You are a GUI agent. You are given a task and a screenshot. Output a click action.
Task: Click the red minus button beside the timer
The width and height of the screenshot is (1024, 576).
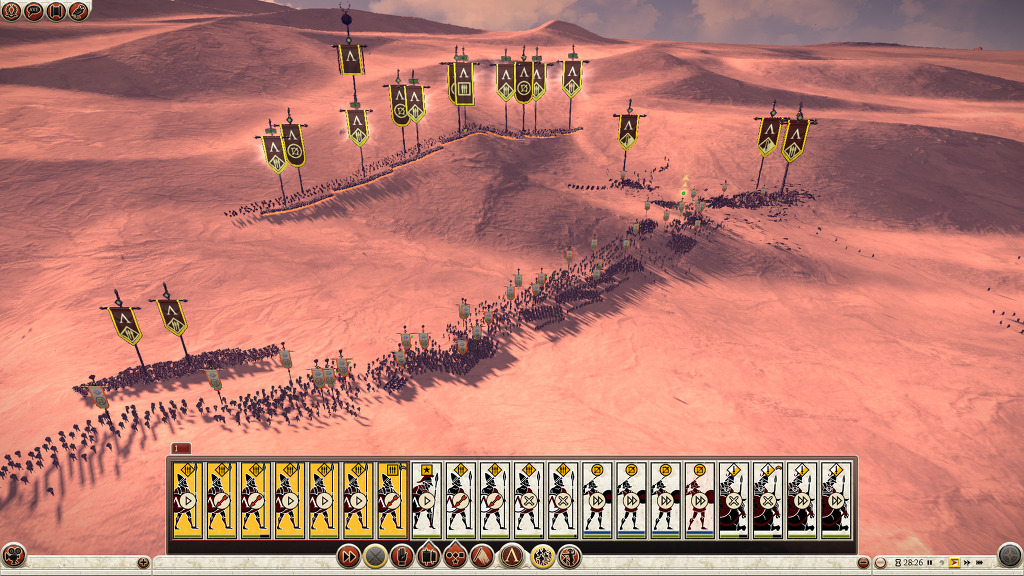[x=863, y=563]
